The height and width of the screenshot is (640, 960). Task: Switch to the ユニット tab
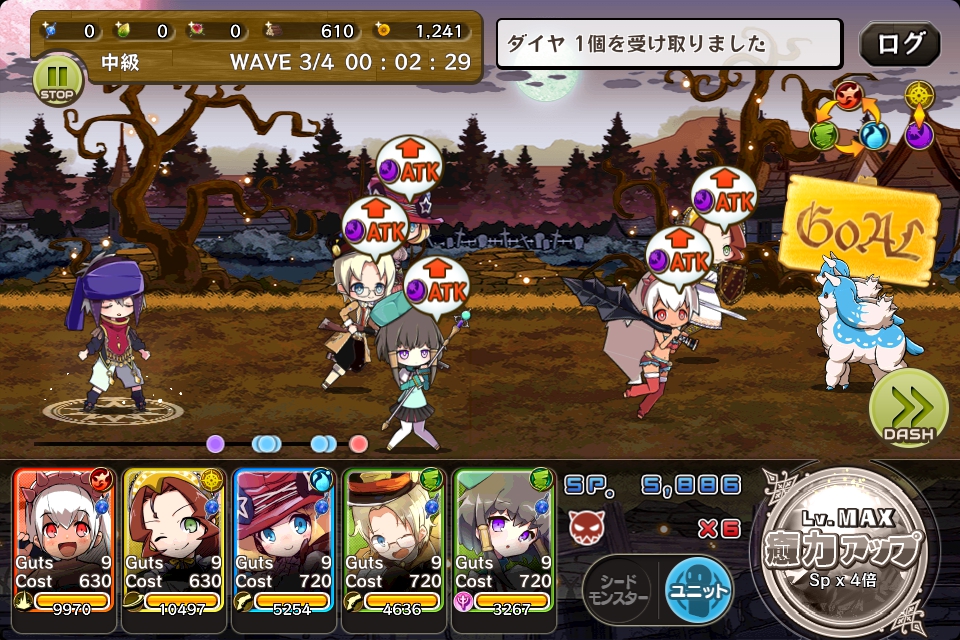tap(699, 584)
